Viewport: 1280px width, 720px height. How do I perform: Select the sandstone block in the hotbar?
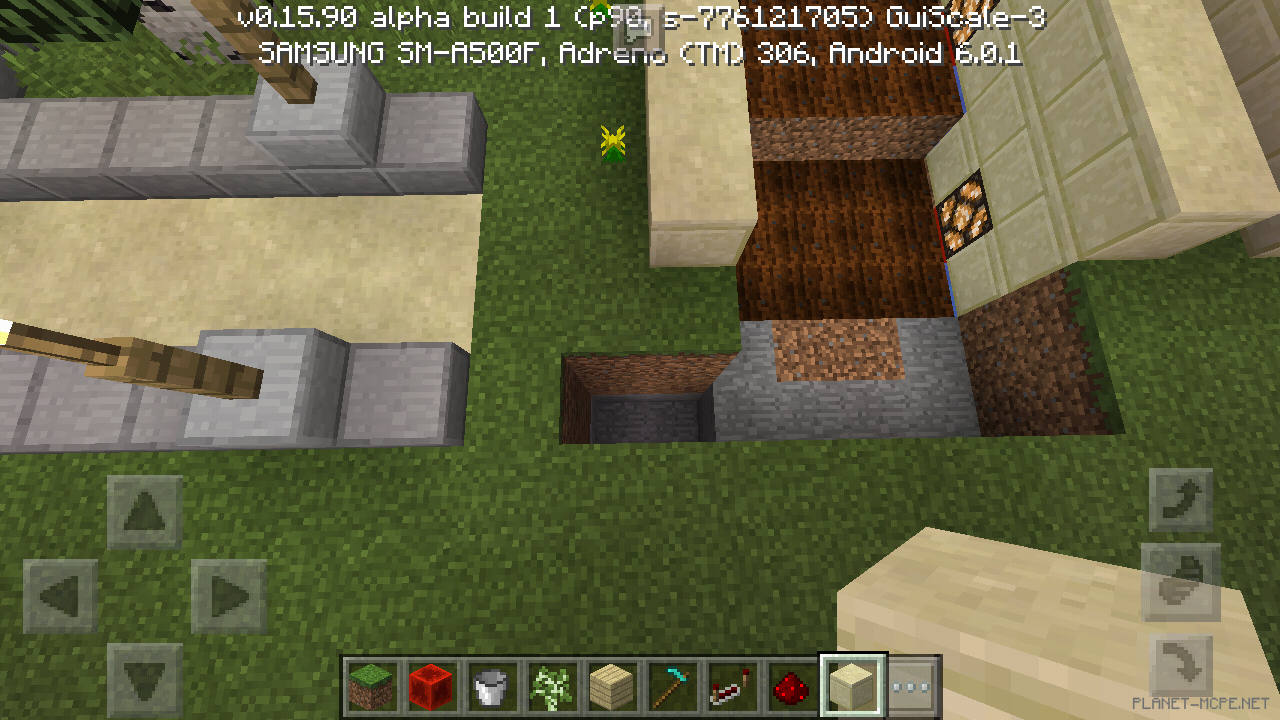click(x=851, y=685)
